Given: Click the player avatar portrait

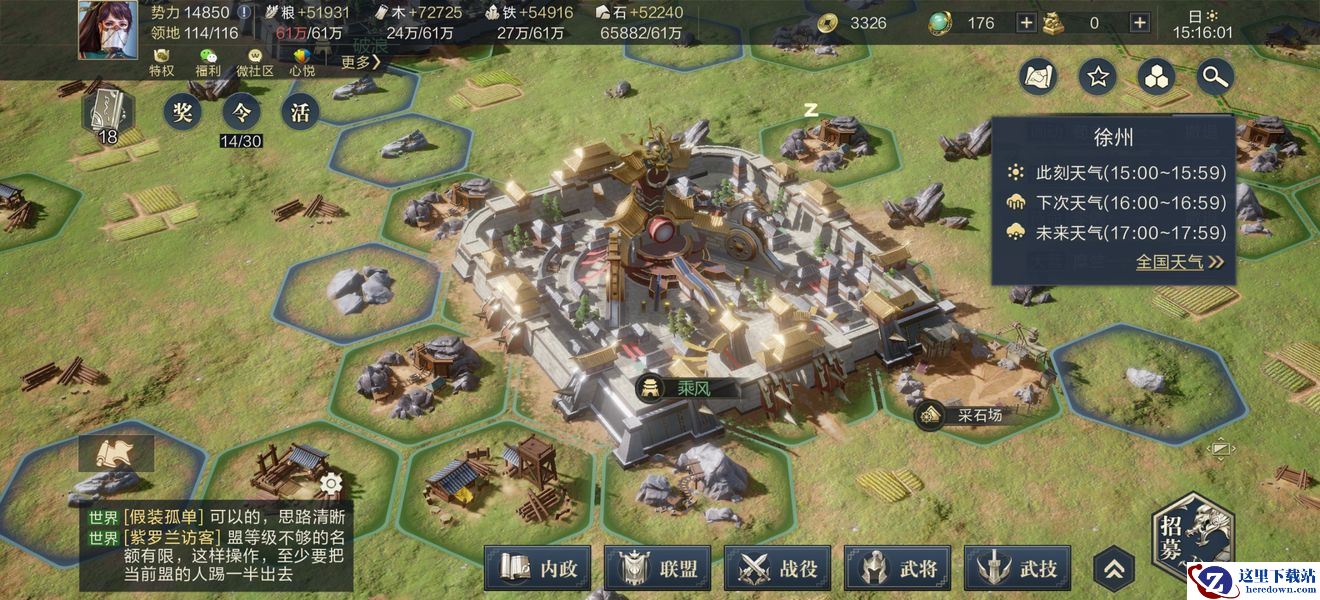Looking at the screenshot, I should pyautogui.click(x=108, y=30).
